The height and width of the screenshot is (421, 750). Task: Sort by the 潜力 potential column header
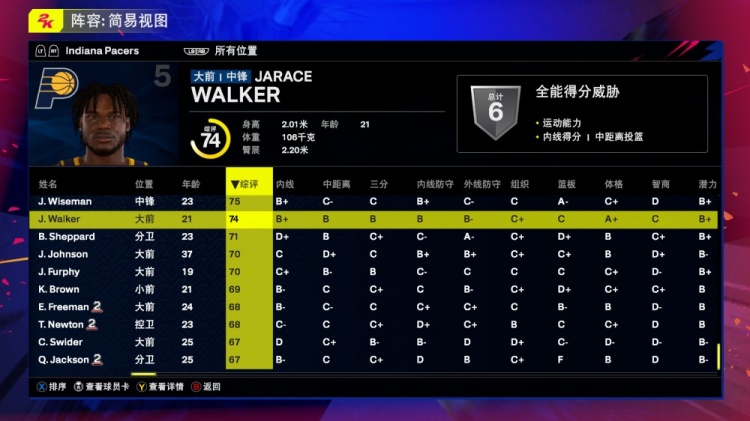tap(707, 184)
